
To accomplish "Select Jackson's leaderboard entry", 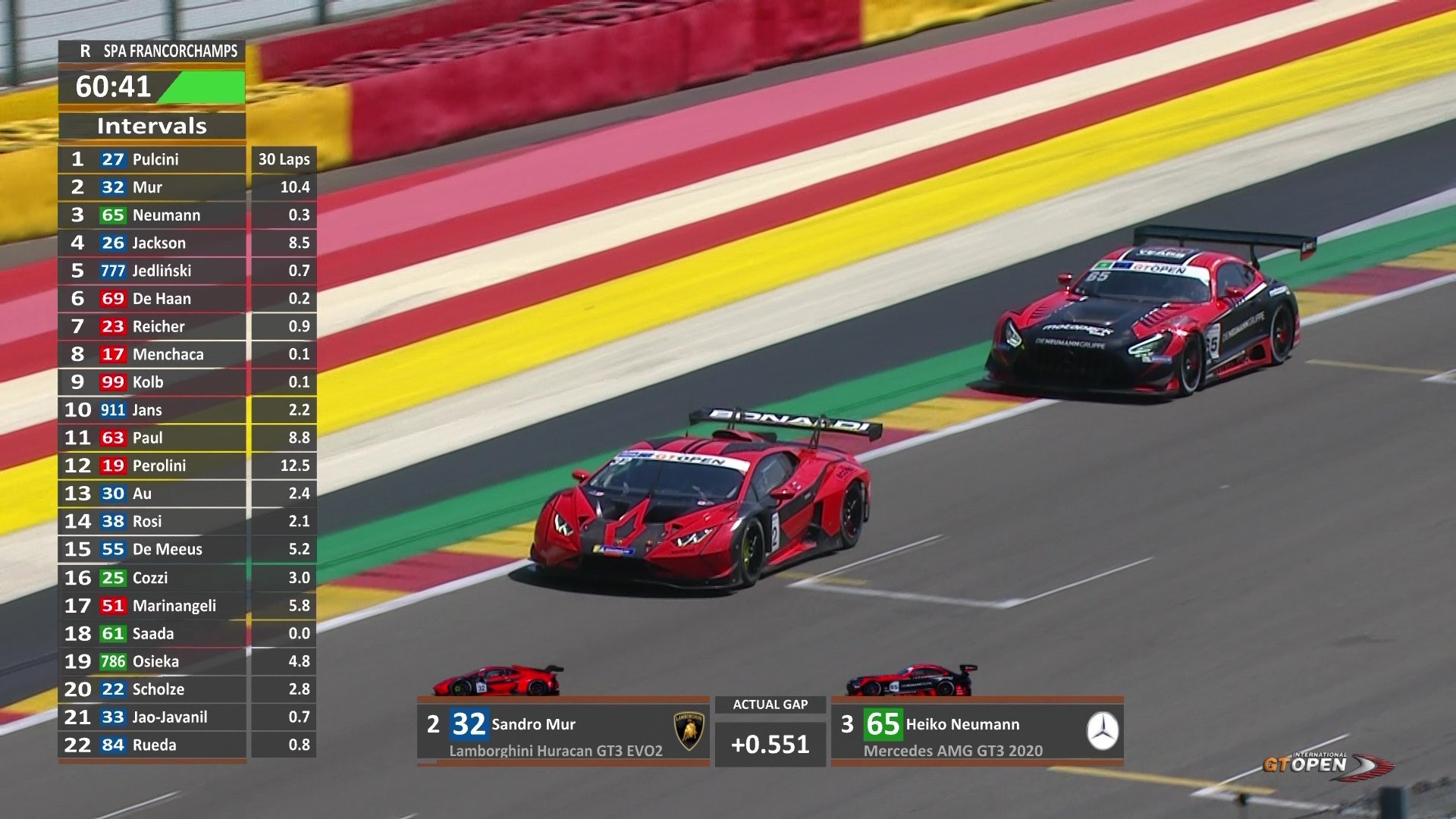I will pos(152,243).
